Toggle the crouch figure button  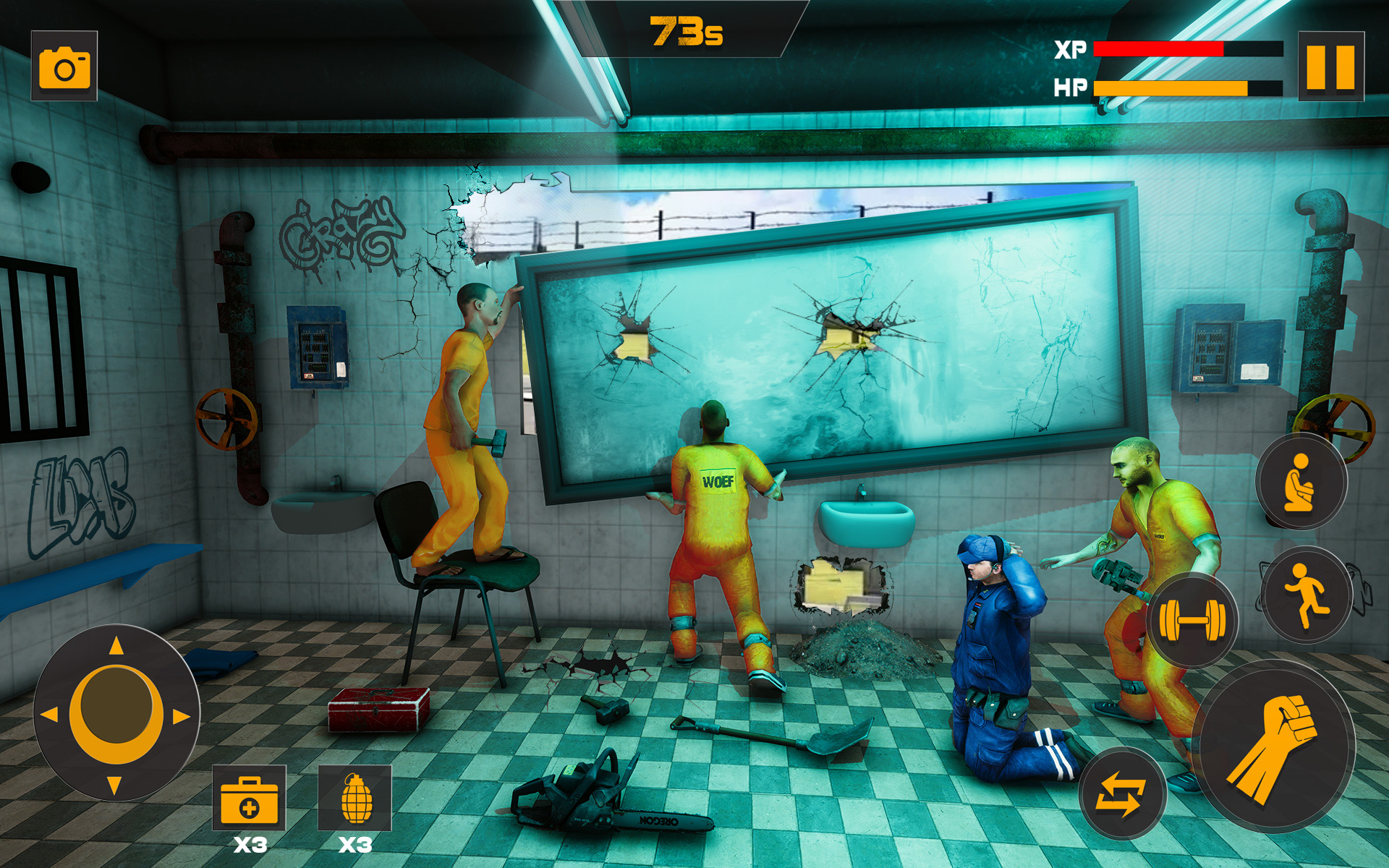[x=1300, y=482]
